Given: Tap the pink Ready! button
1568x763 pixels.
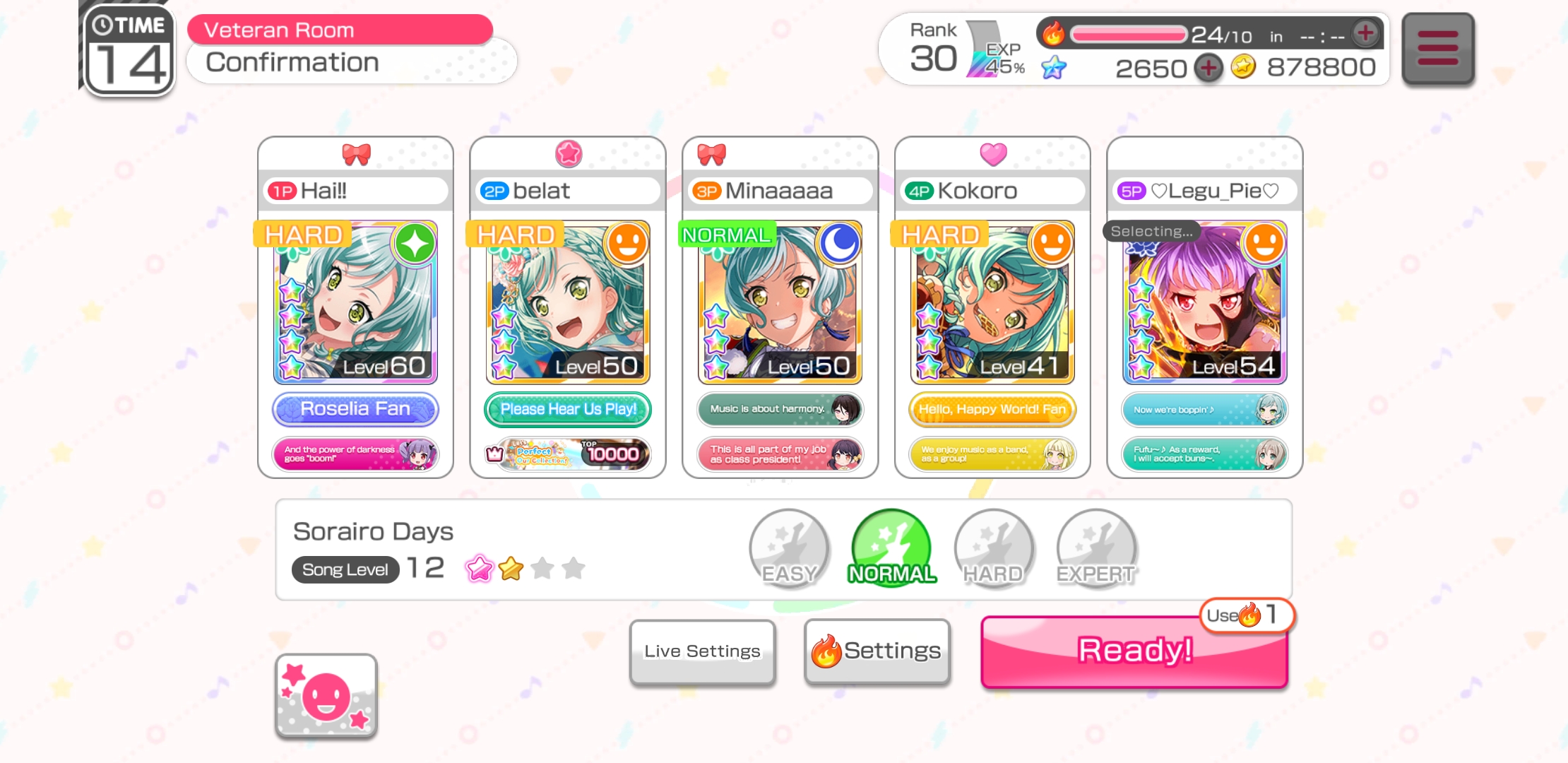Looking at the screenshot, I should tap(1134, 651).
